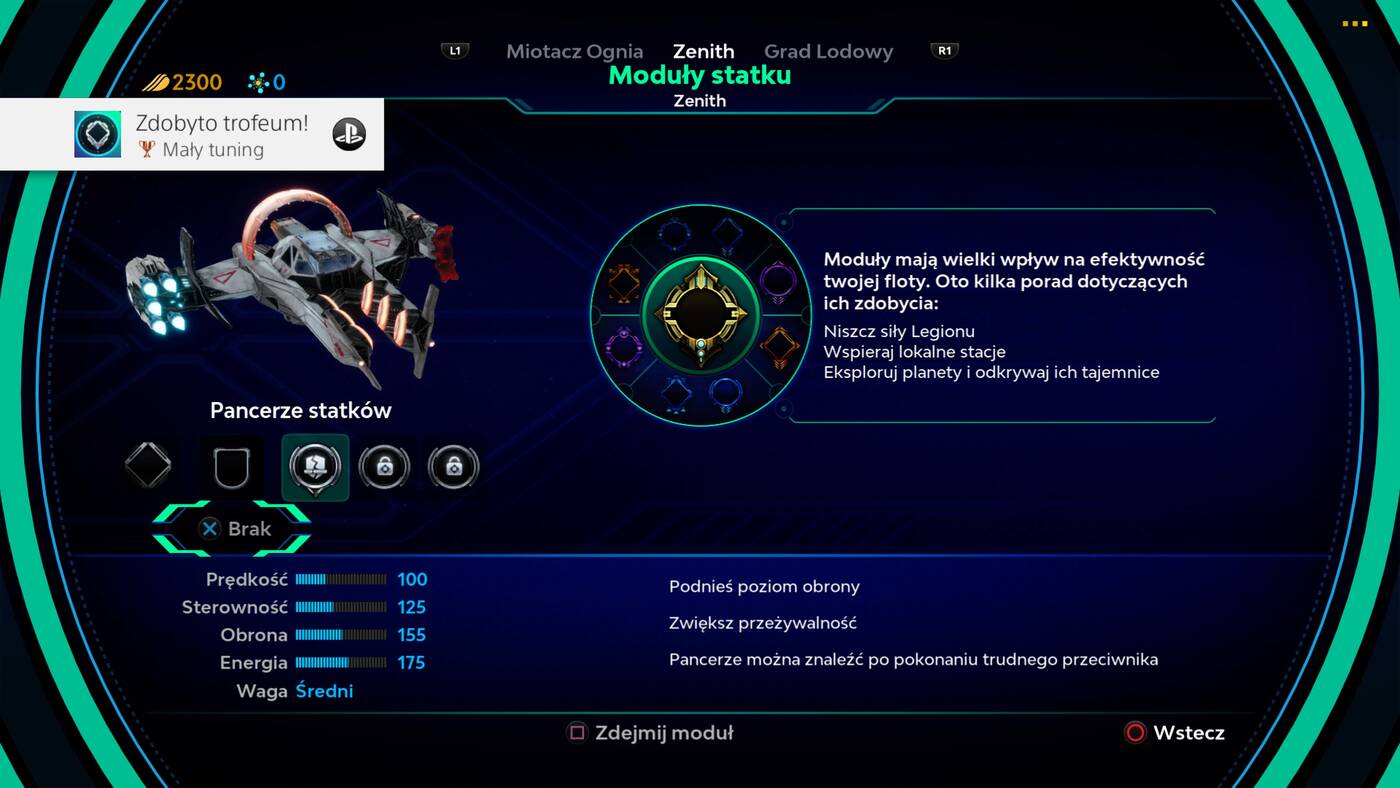Click the first padlocked armor slot
Image resolution: width=1400 pixels, height=788 pixels.
385,465
